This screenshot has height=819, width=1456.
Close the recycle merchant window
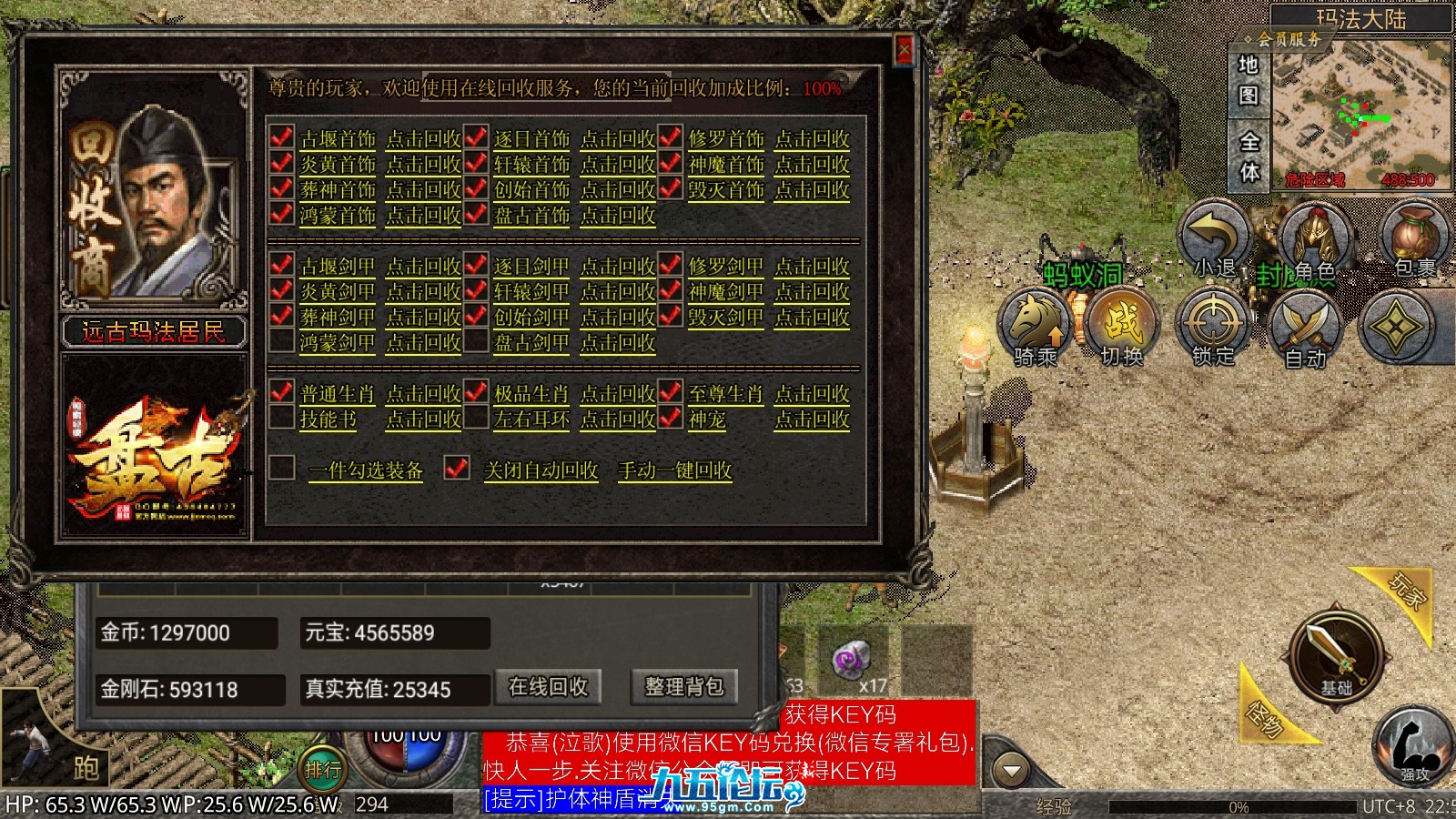click(x=904, y=49)
